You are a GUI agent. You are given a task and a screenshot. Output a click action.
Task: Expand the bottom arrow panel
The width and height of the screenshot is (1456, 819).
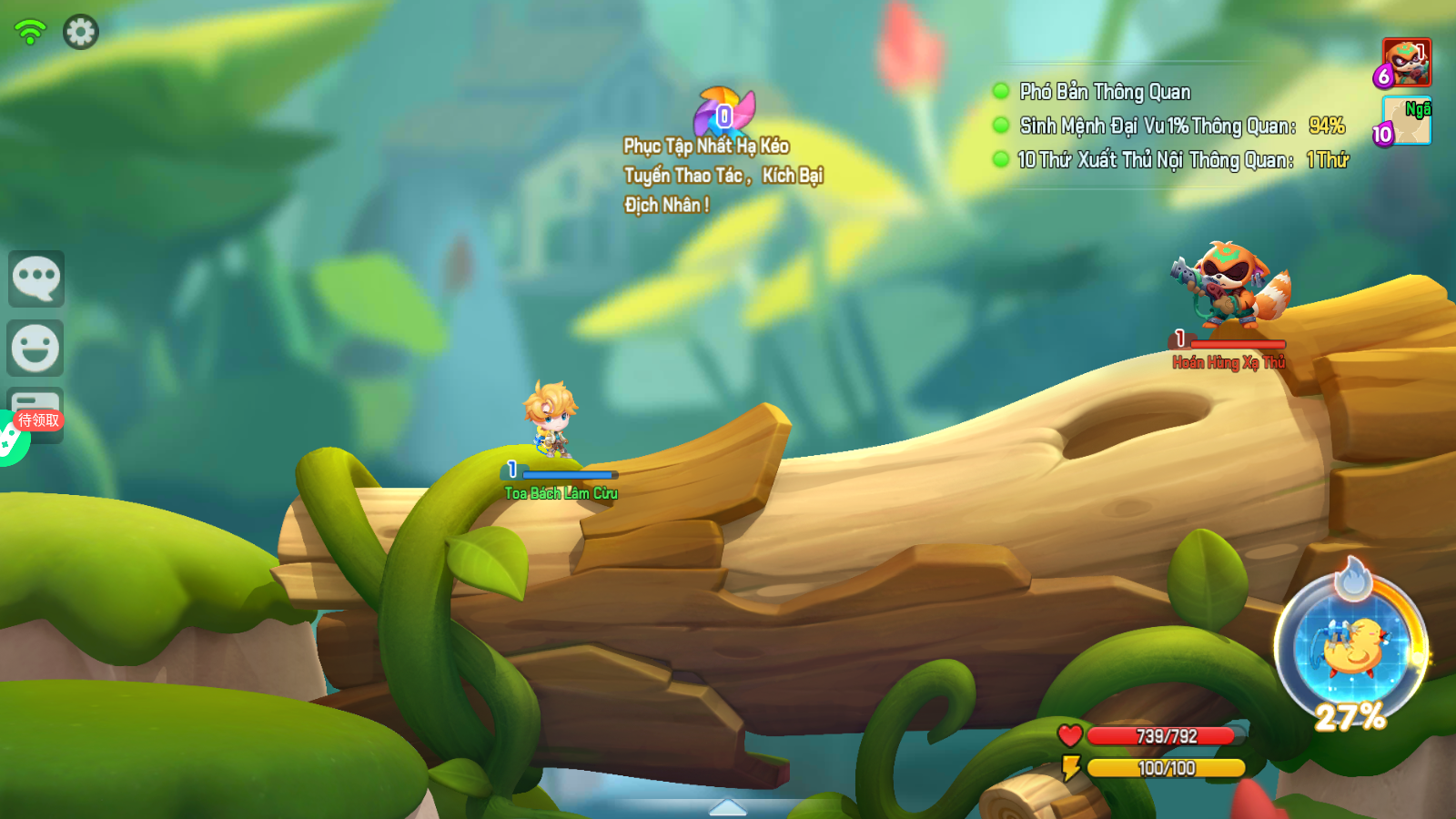[x=727, y=807]
